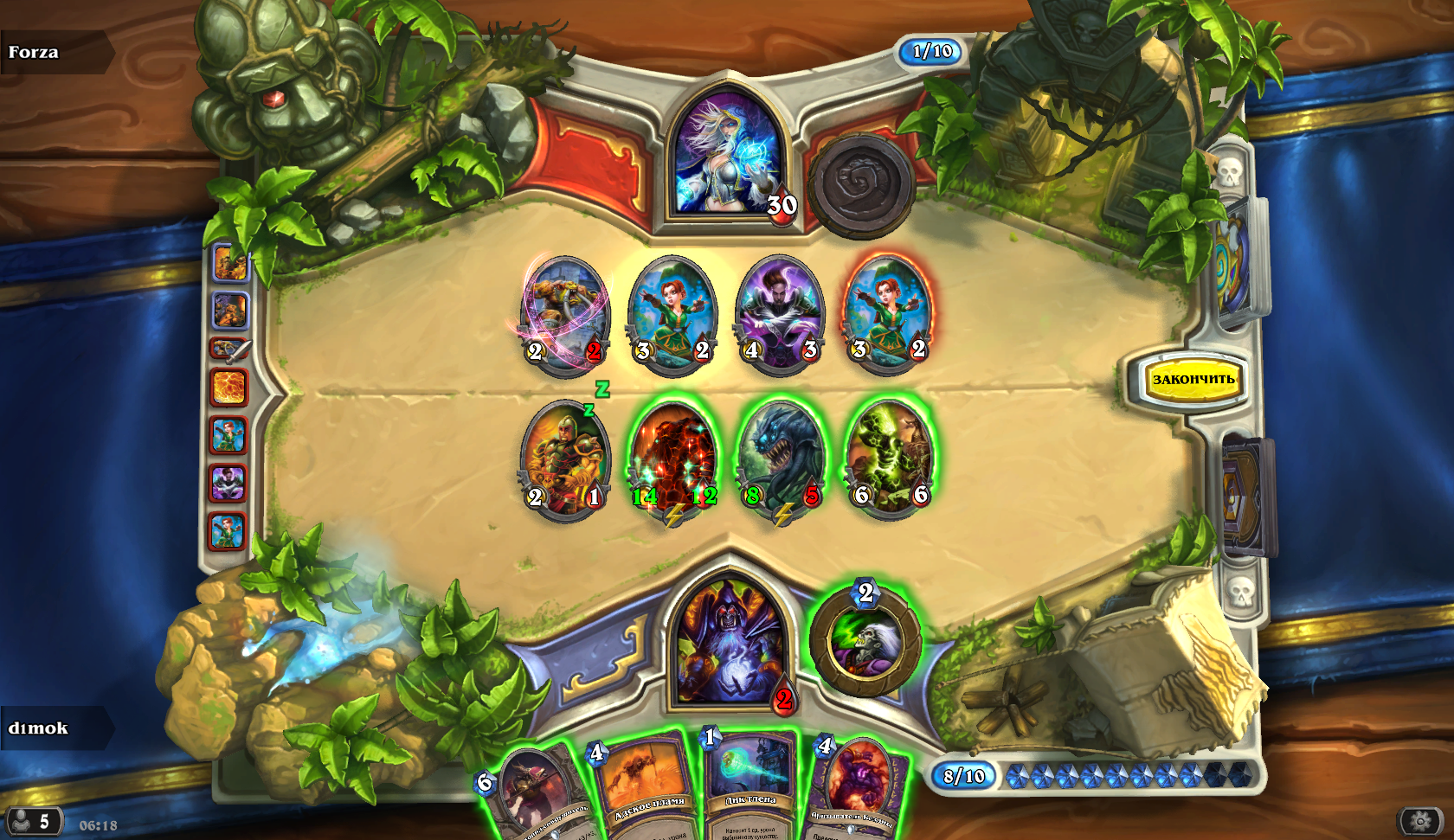Target the enemy 4/3 dark mage minion
This screenshot has height=840, width=1454.
781,313
